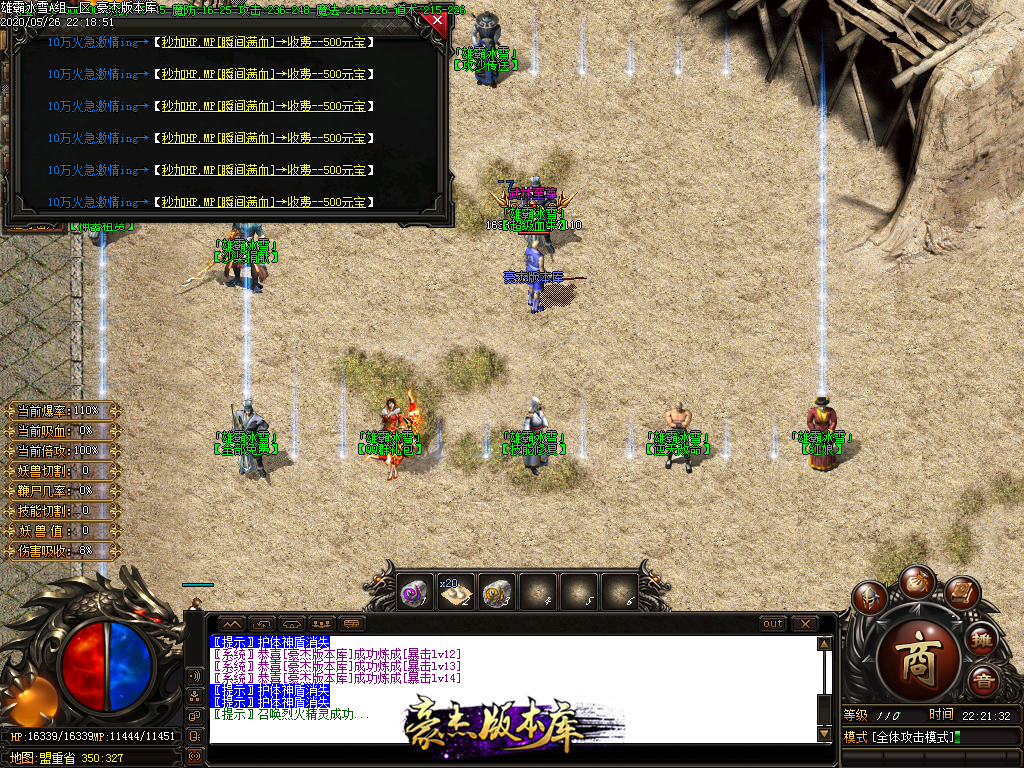Use the x20 item in hotbar slot 2
The height and width of the screenshot is (768, 1024).
(456, 593)
